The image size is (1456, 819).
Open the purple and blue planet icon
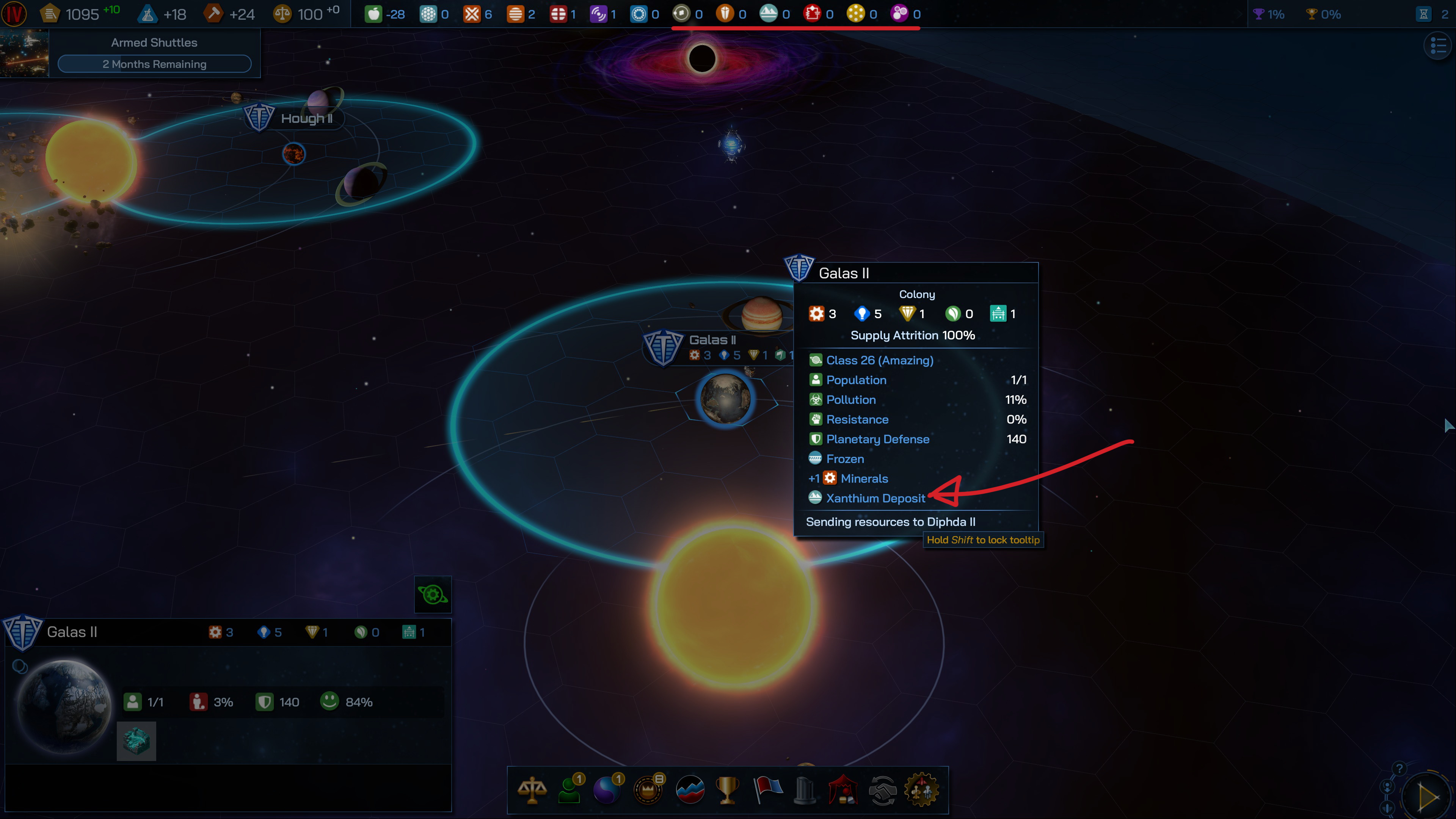pos(607,790)
